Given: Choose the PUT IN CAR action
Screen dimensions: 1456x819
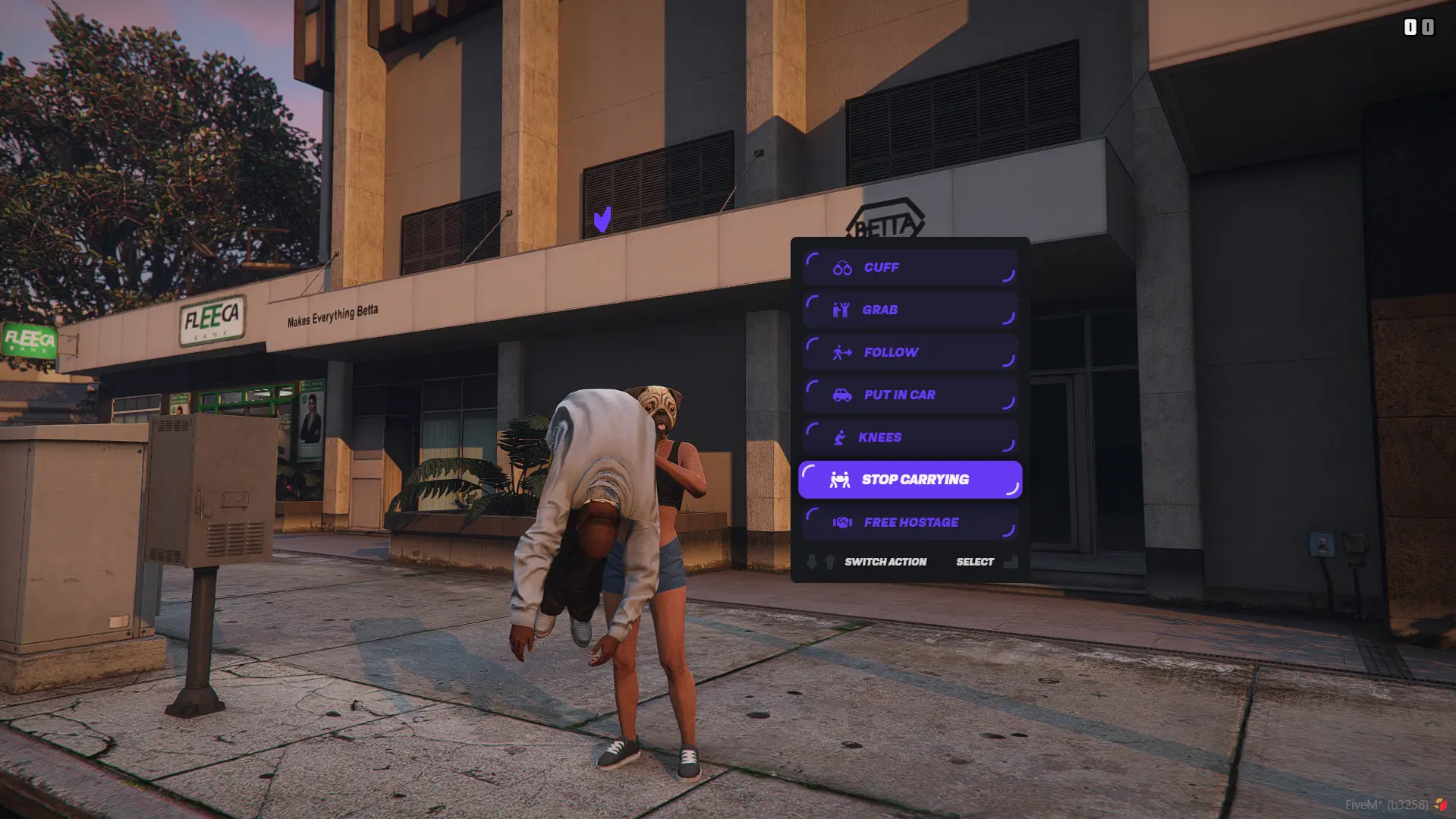Looking at the screenshot, I should 910,395.
